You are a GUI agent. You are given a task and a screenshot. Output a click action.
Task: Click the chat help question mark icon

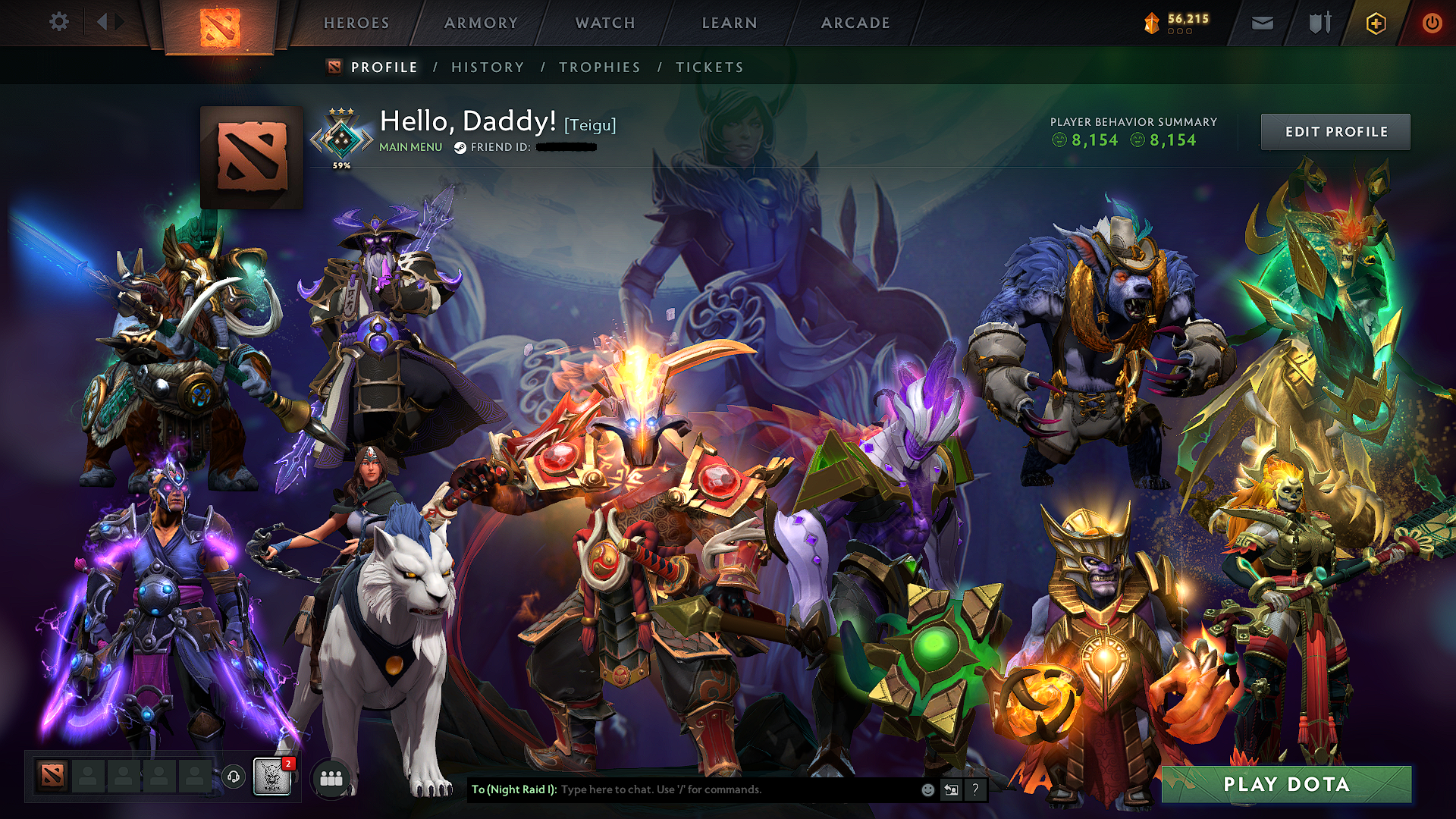[x=974, y=790]
